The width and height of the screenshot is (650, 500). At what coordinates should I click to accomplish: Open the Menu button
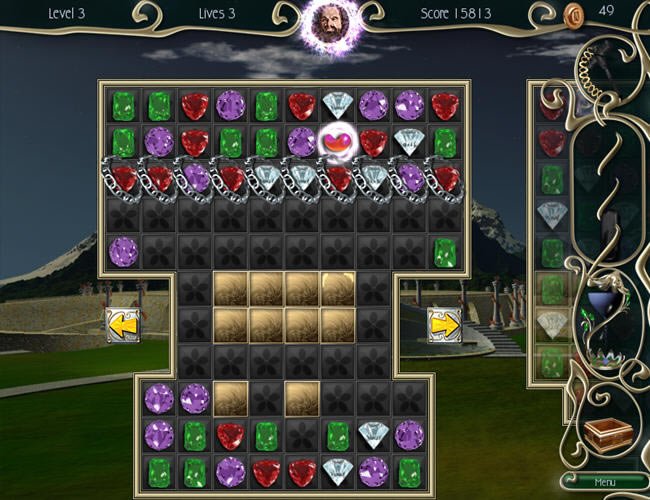point(604,482)
